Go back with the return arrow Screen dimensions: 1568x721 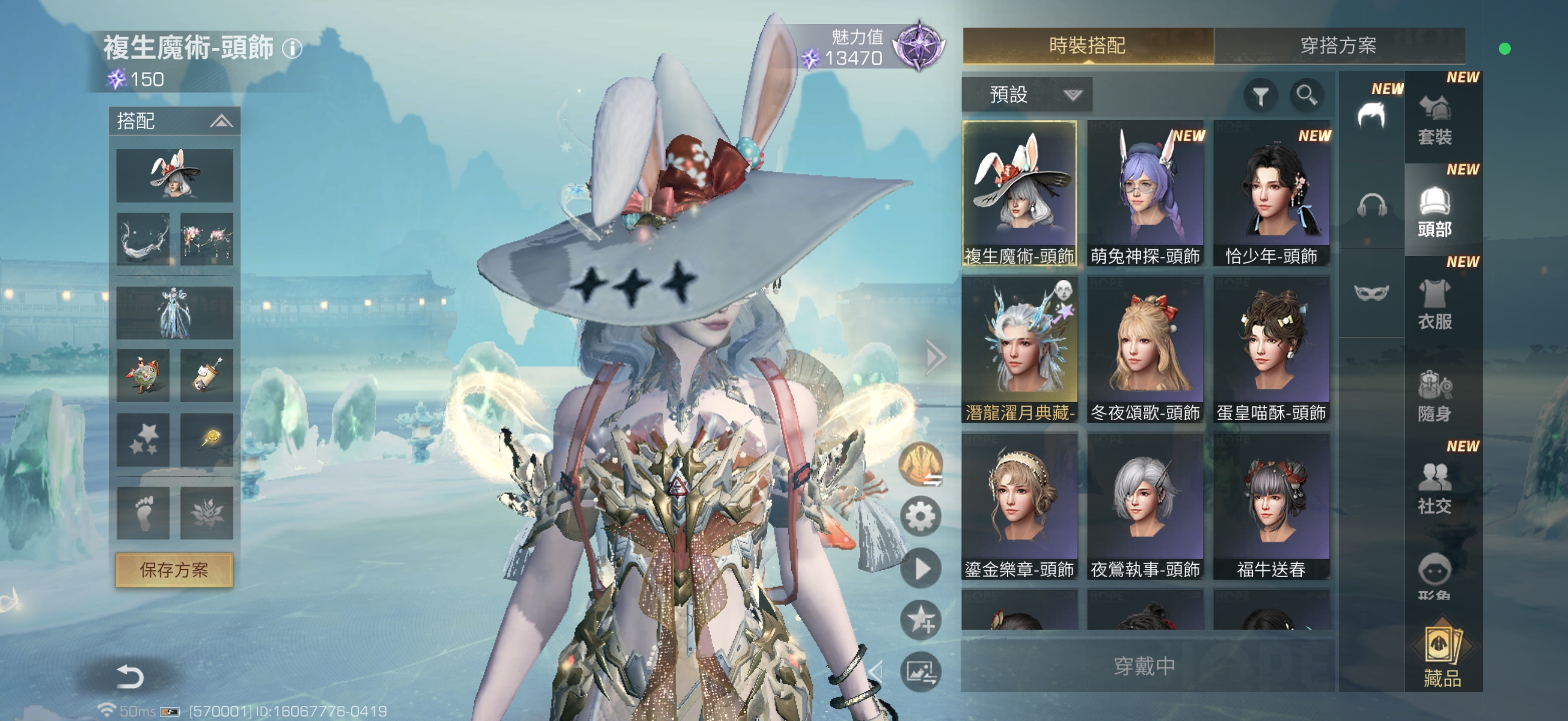click(130, 676)
